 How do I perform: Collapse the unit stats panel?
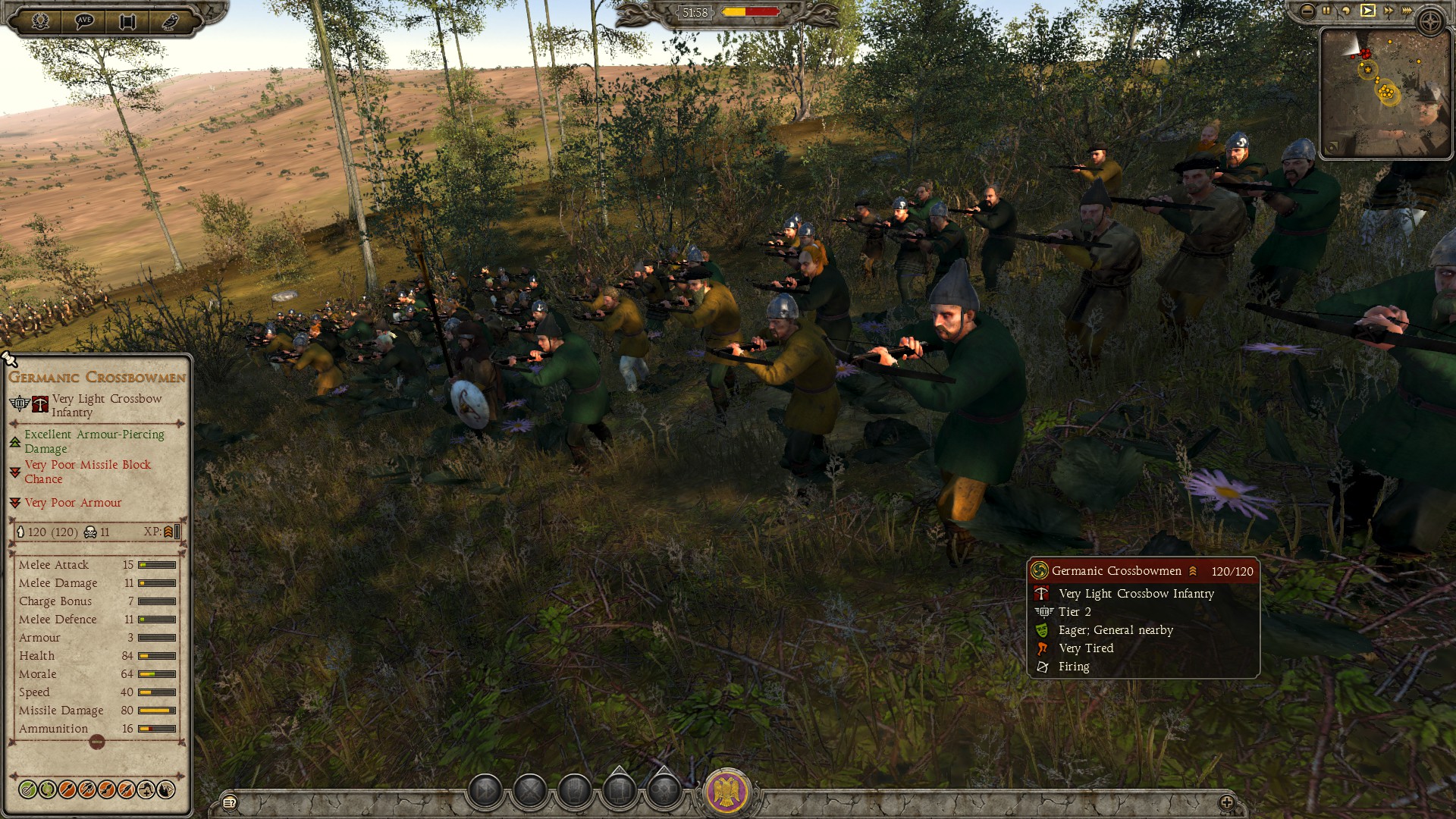click(97, 743)
